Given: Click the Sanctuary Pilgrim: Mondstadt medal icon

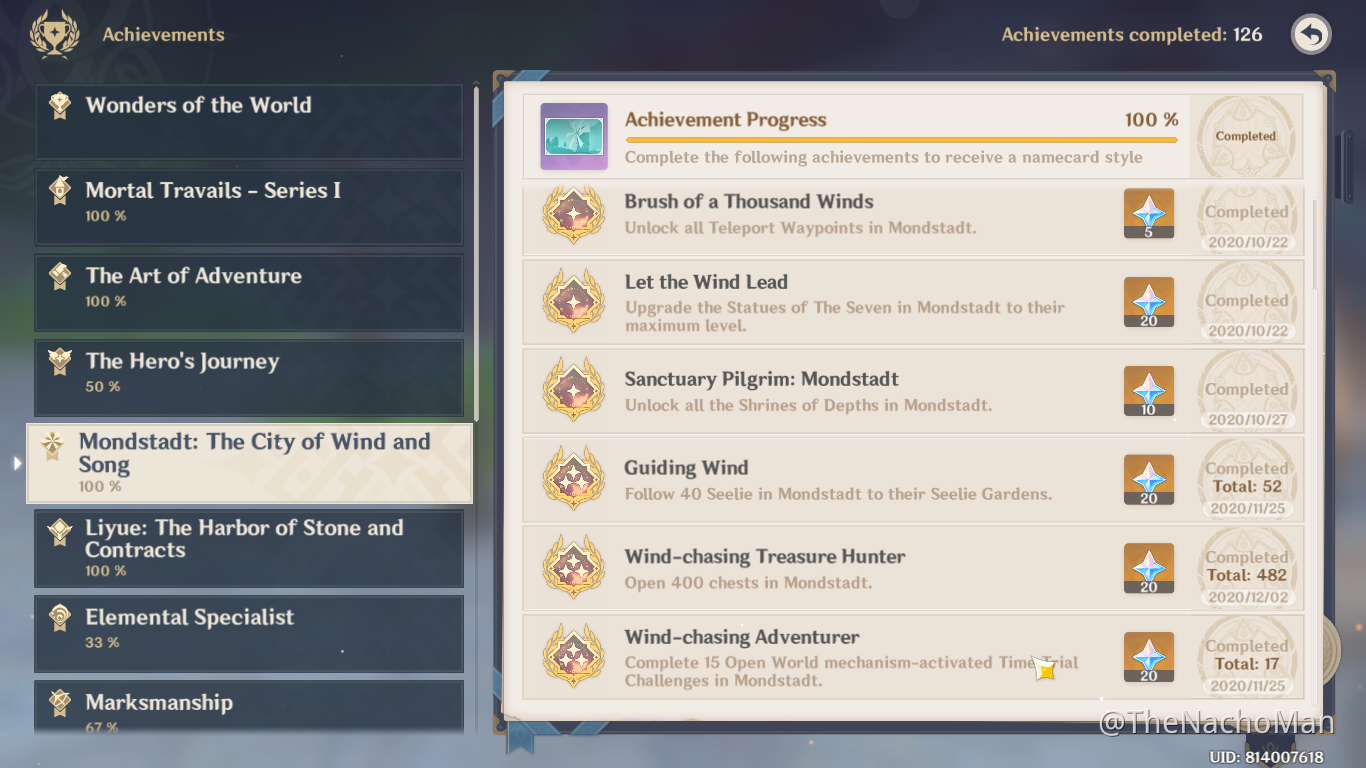Looking at the screenshot, I should pos(574,390).
